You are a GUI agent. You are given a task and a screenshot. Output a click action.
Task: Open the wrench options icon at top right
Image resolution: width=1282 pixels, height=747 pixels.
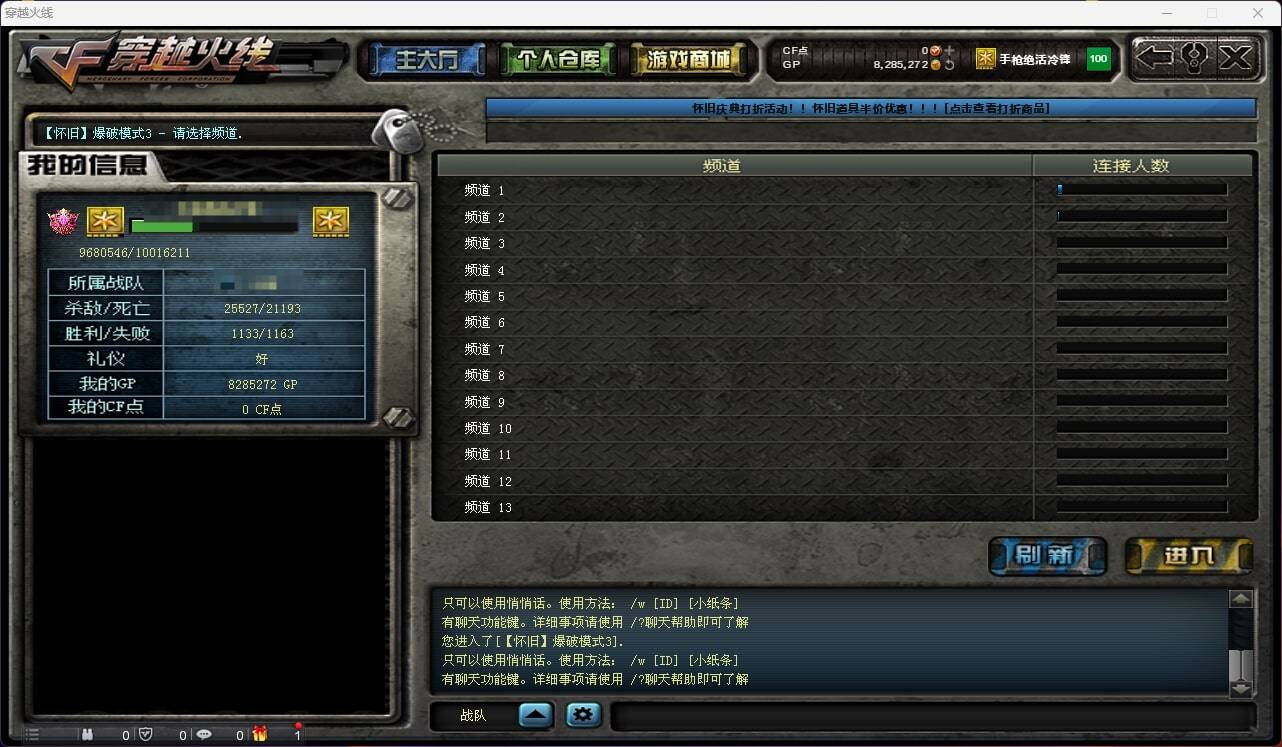(x=1194, y=58)
